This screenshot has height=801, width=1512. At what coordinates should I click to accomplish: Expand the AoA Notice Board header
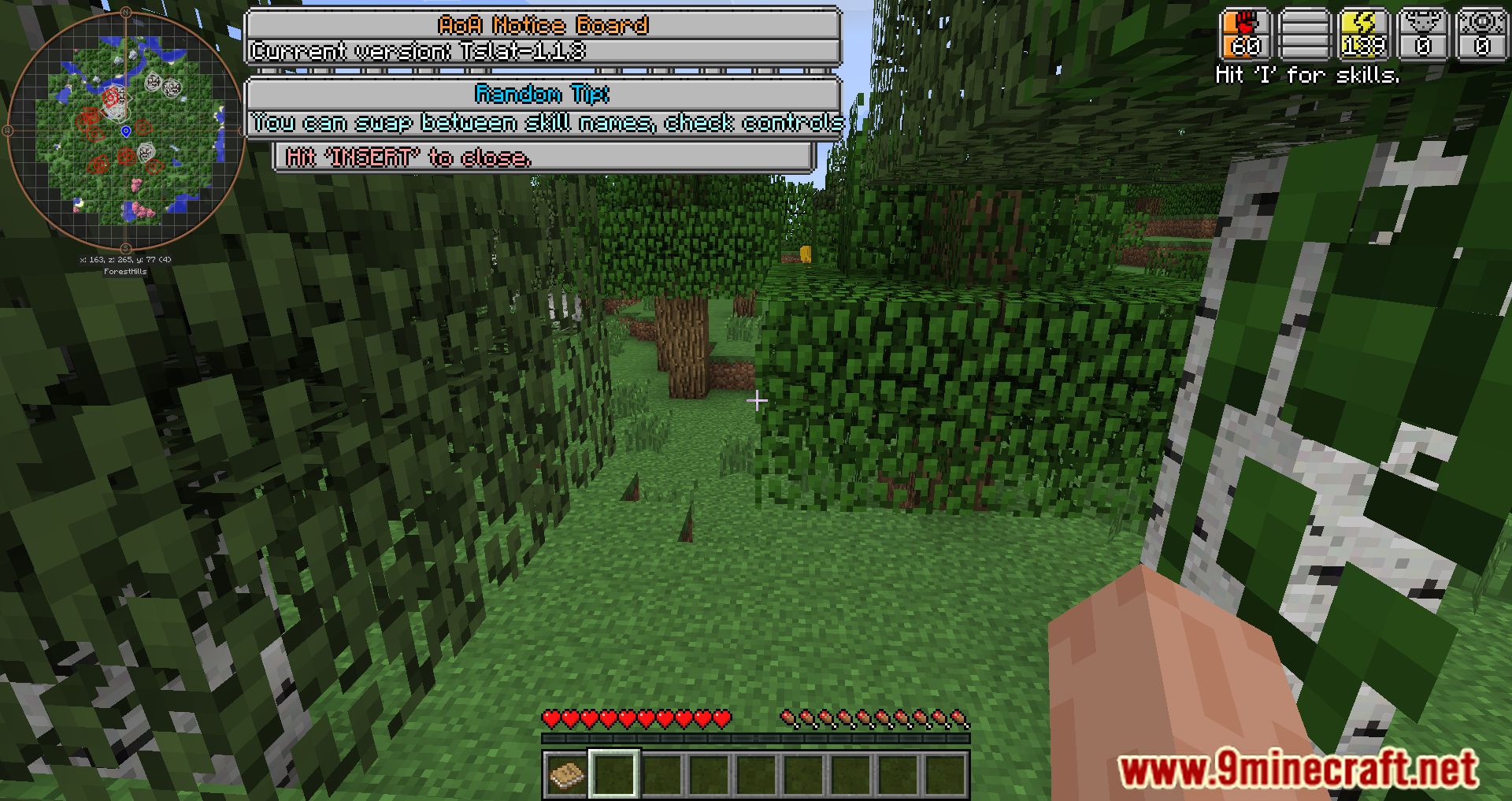(543, 24)
